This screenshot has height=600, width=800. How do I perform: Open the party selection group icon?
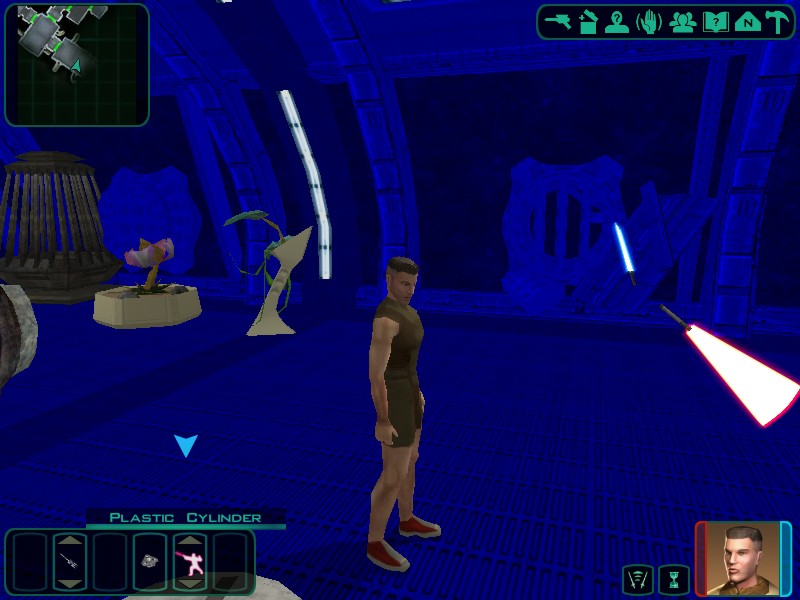pos(683,21)
